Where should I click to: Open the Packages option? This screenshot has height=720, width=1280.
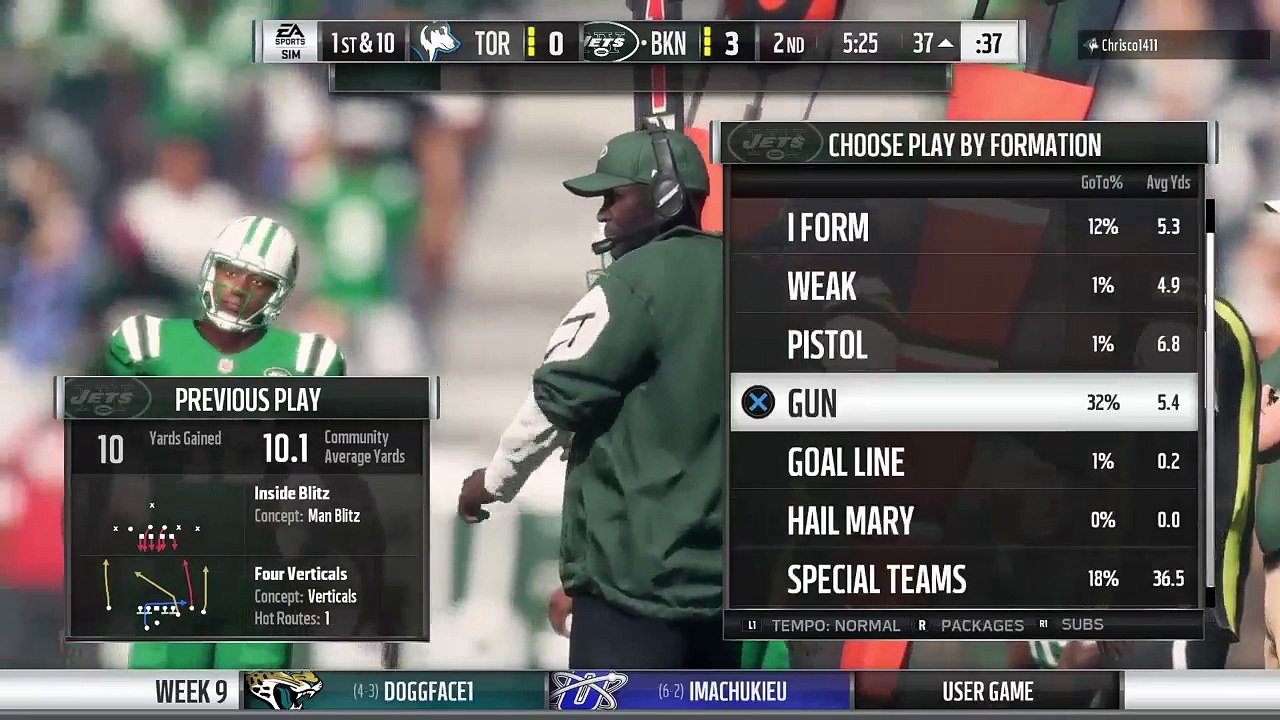click(971, 625)
